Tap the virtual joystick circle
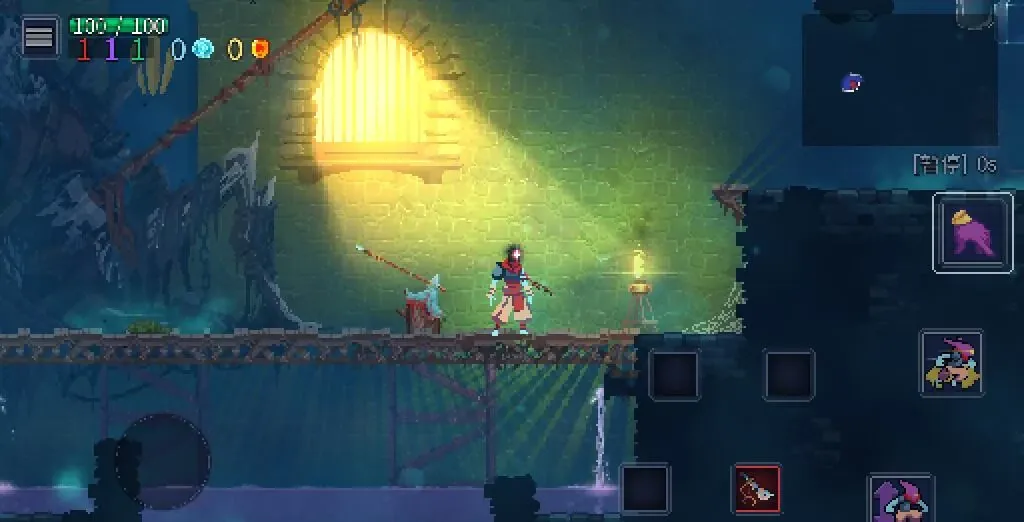Screen dimensions: 1024x522 click(x=163, y=461)
